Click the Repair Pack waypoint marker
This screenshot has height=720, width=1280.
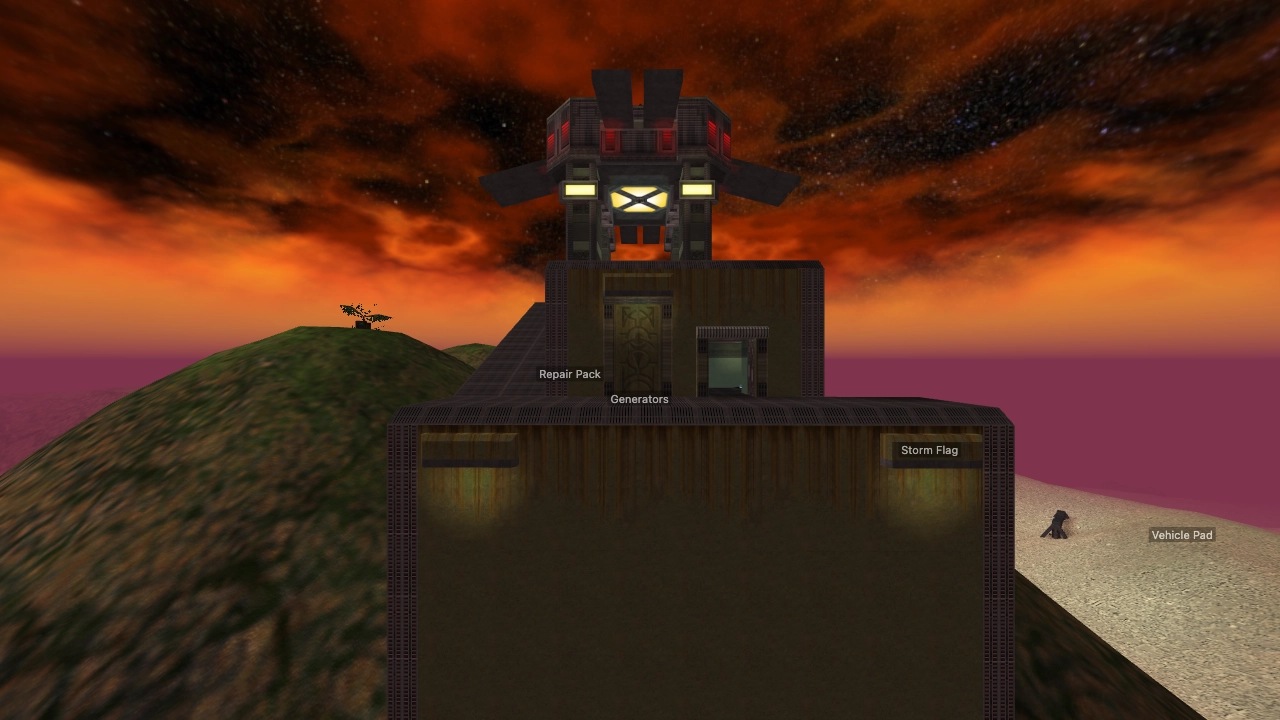pos(569,373)
